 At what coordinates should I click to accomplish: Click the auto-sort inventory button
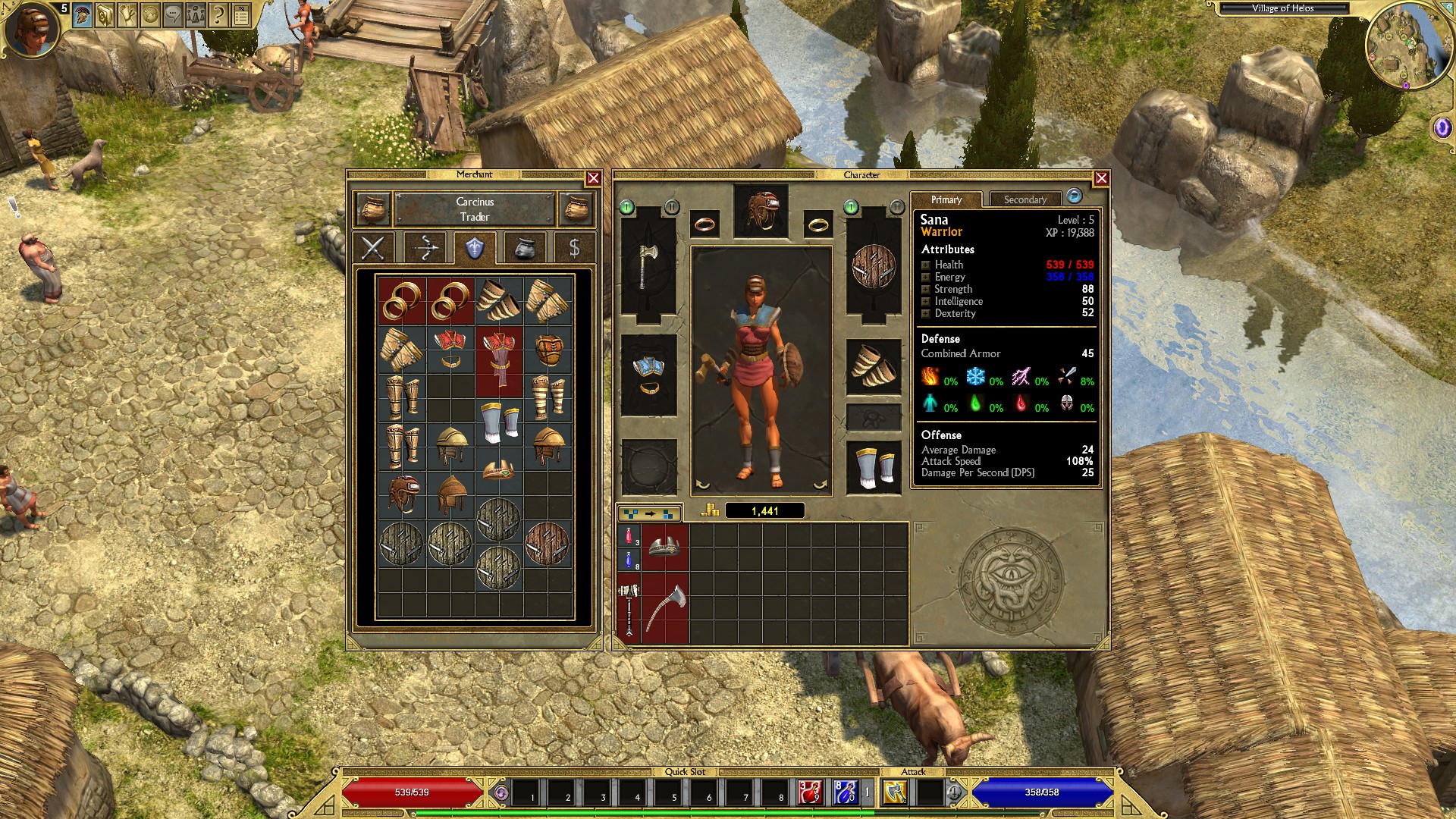(x=650, y=513)
